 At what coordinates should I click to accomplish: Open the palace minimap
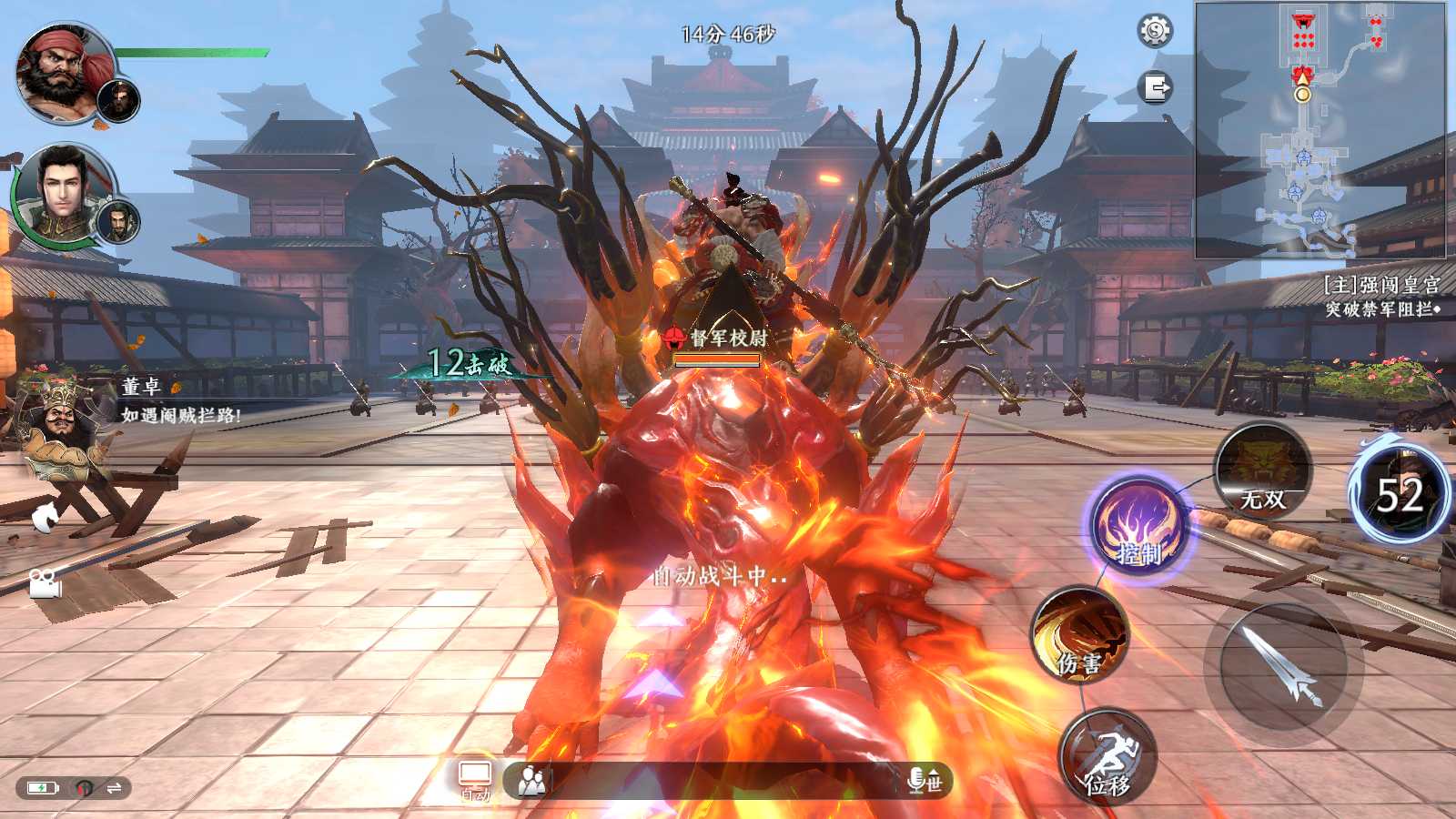click(x=1319, y=129)
